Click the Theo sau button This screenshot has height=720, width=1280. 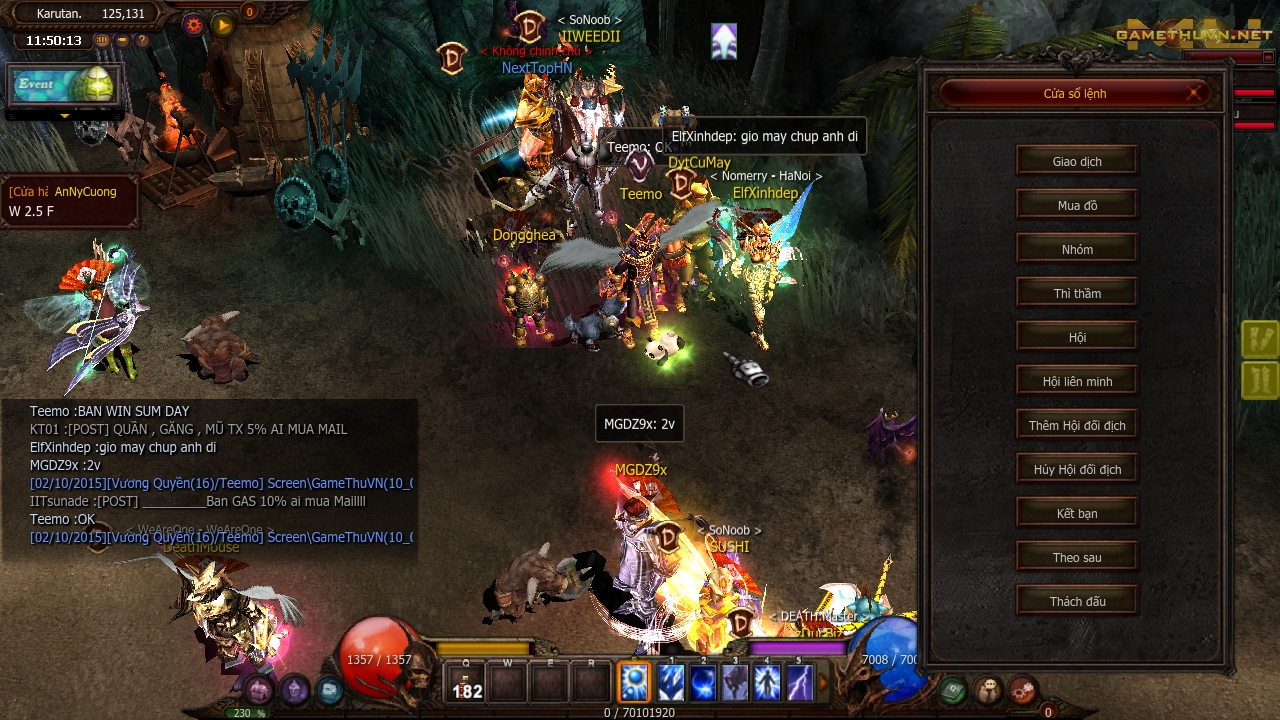pyautogui.click(x=1076, y=556)
